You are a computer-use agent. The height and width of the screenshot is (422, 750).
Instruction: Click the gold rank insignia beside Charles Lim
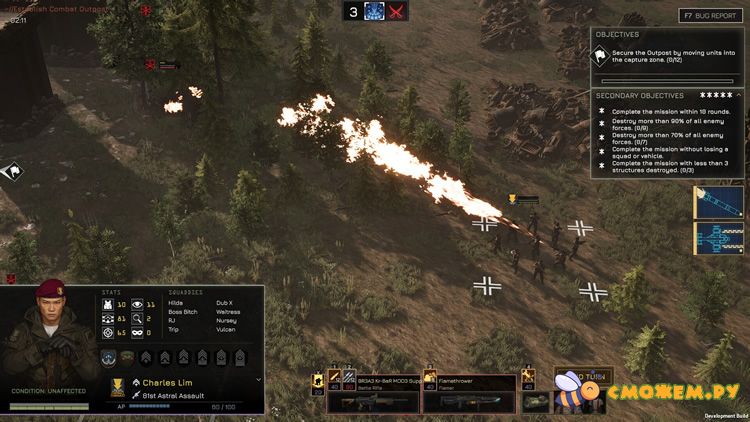pos(119,387)
